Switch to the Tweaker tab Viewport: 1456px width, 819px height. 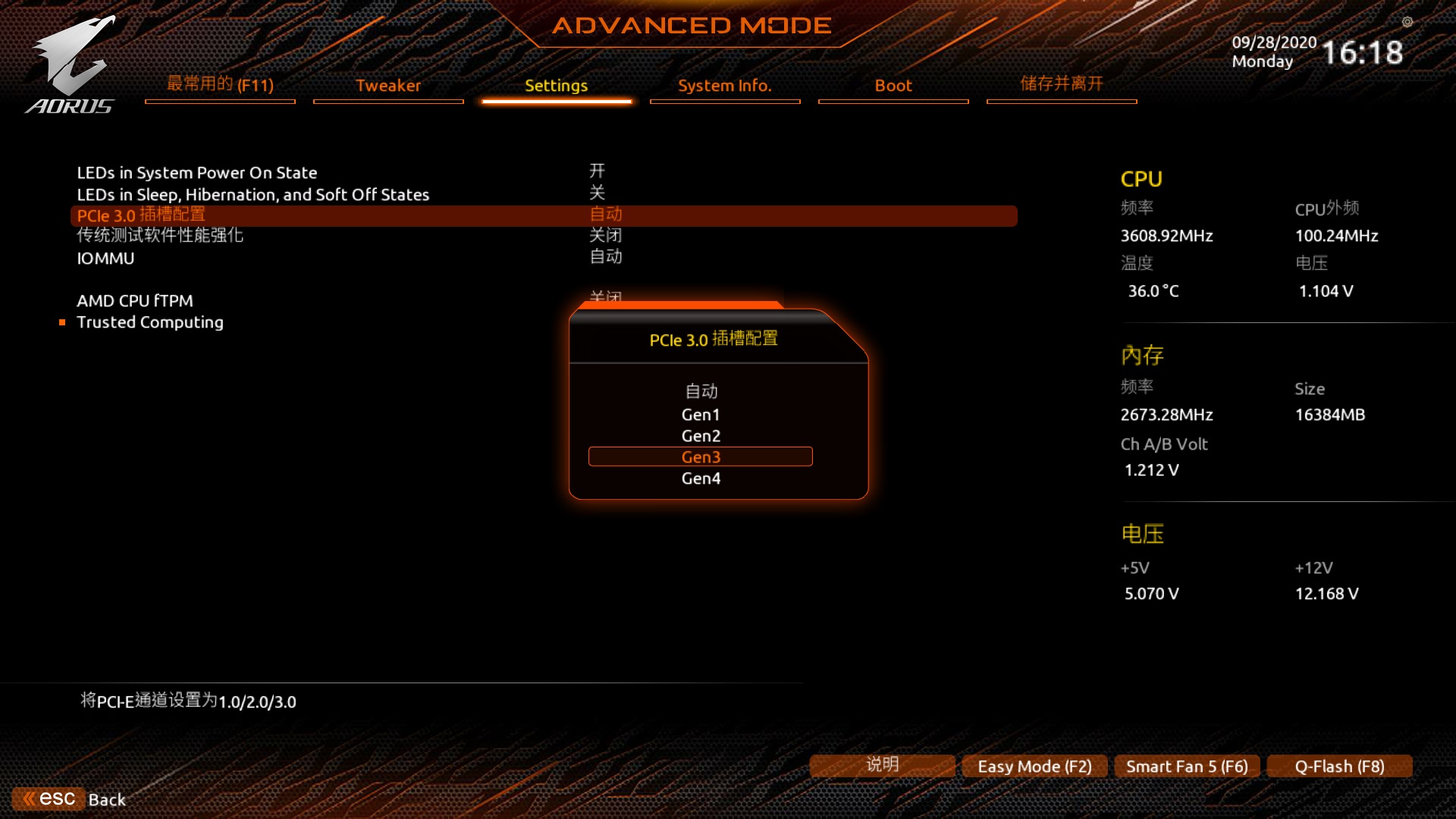(x=388, y=86)
